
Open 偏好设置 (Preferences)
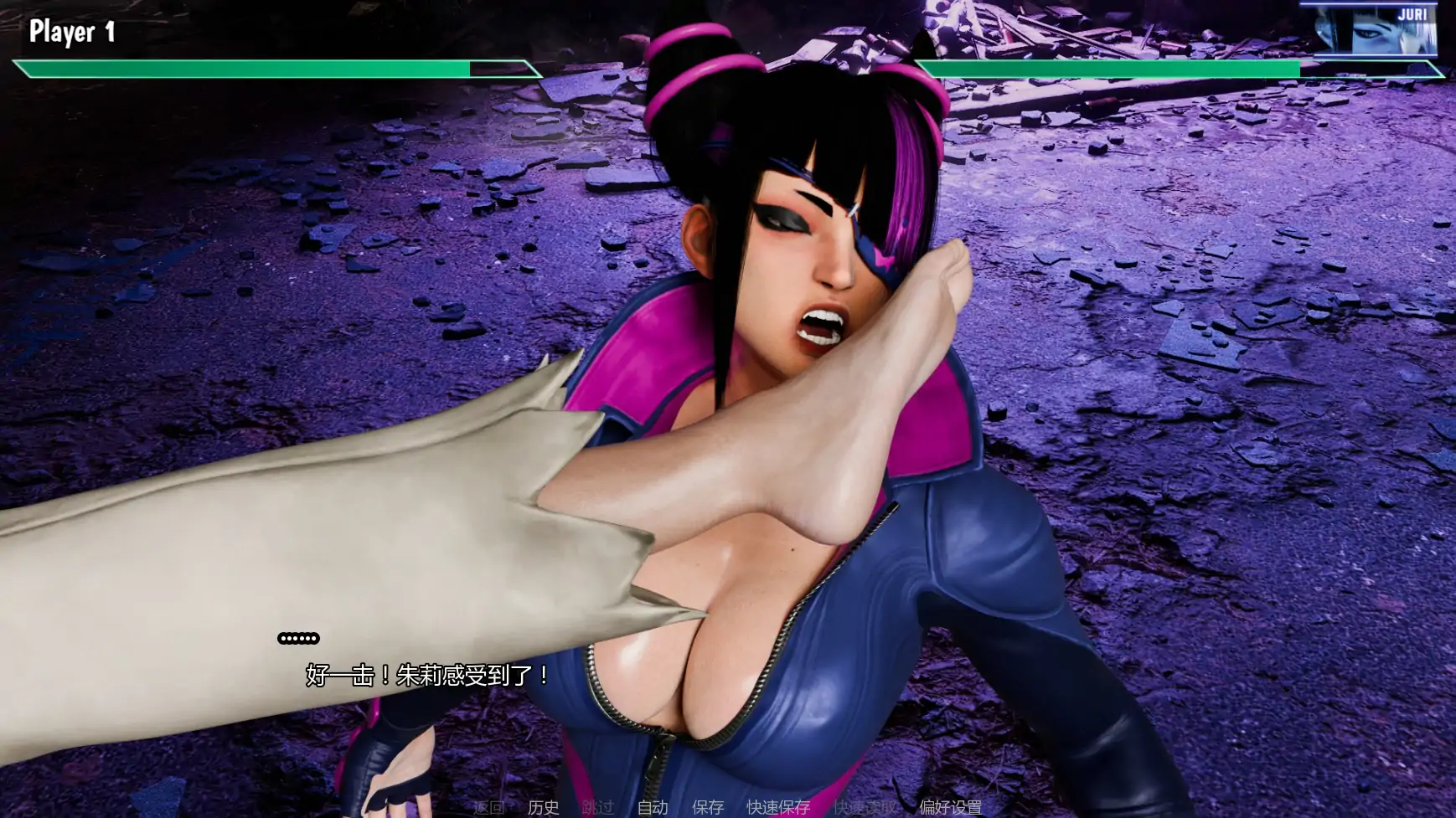click(950, 807)
